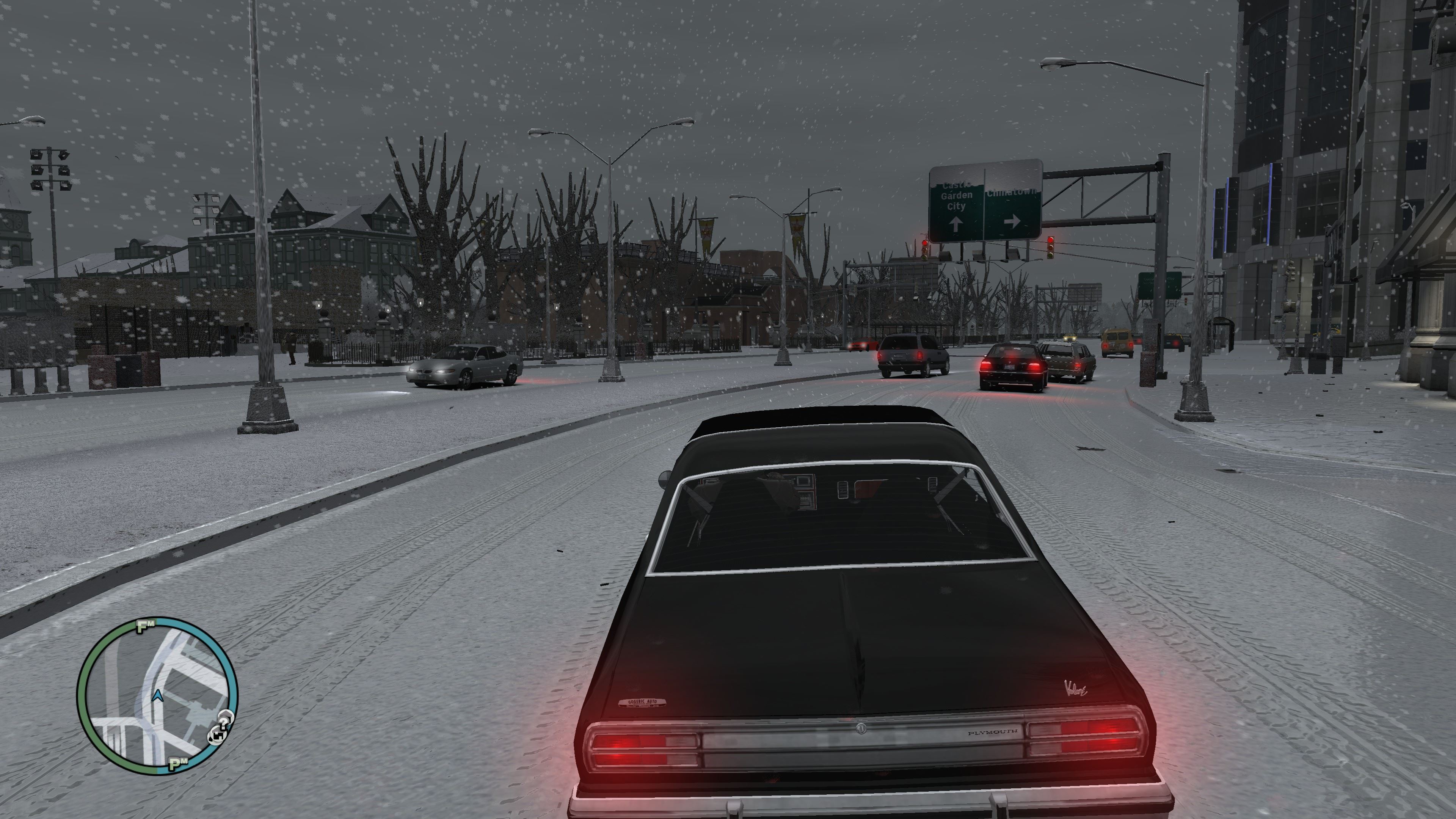Click the blue player arrow on minimap
1456x819 pixels.
tap(158, 695)
